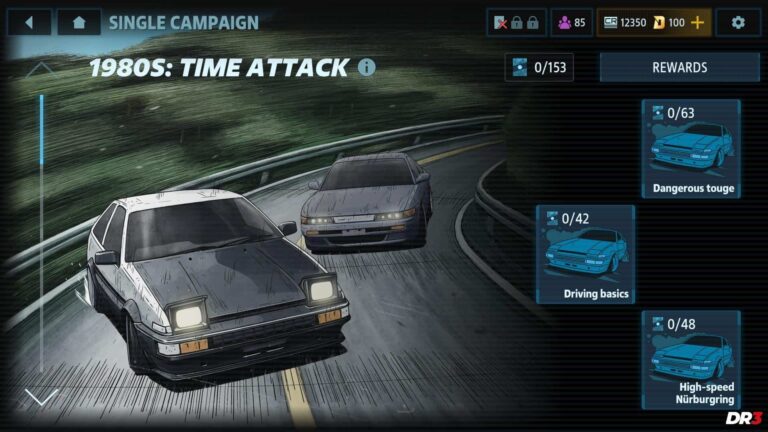
Task: Open the settings gear menu
Action: (x=738, y=22)
